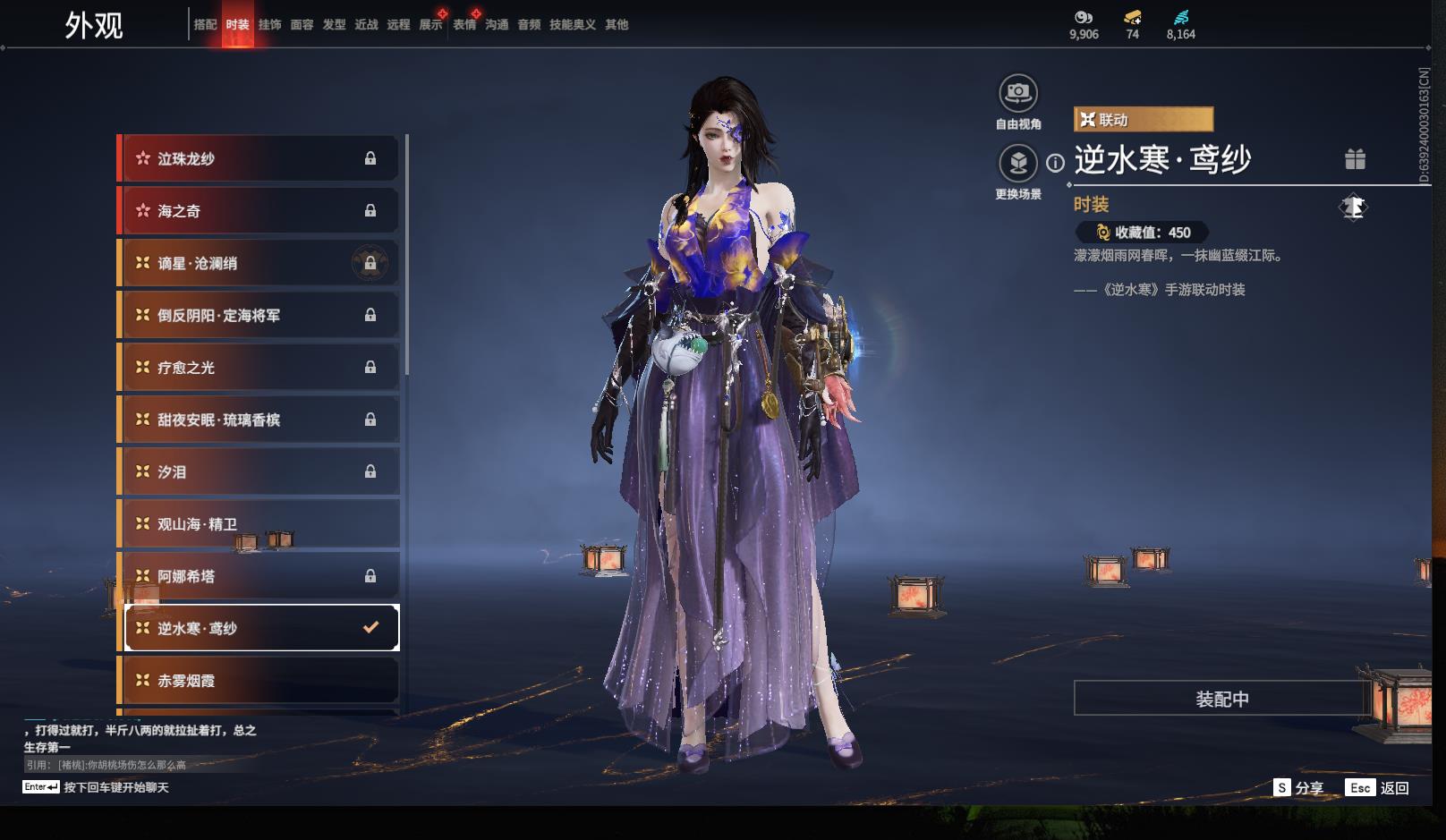The image size is (1446, 840).
Task: Choose the 赤雾烟霞 outfit entry
Action: 259,681
